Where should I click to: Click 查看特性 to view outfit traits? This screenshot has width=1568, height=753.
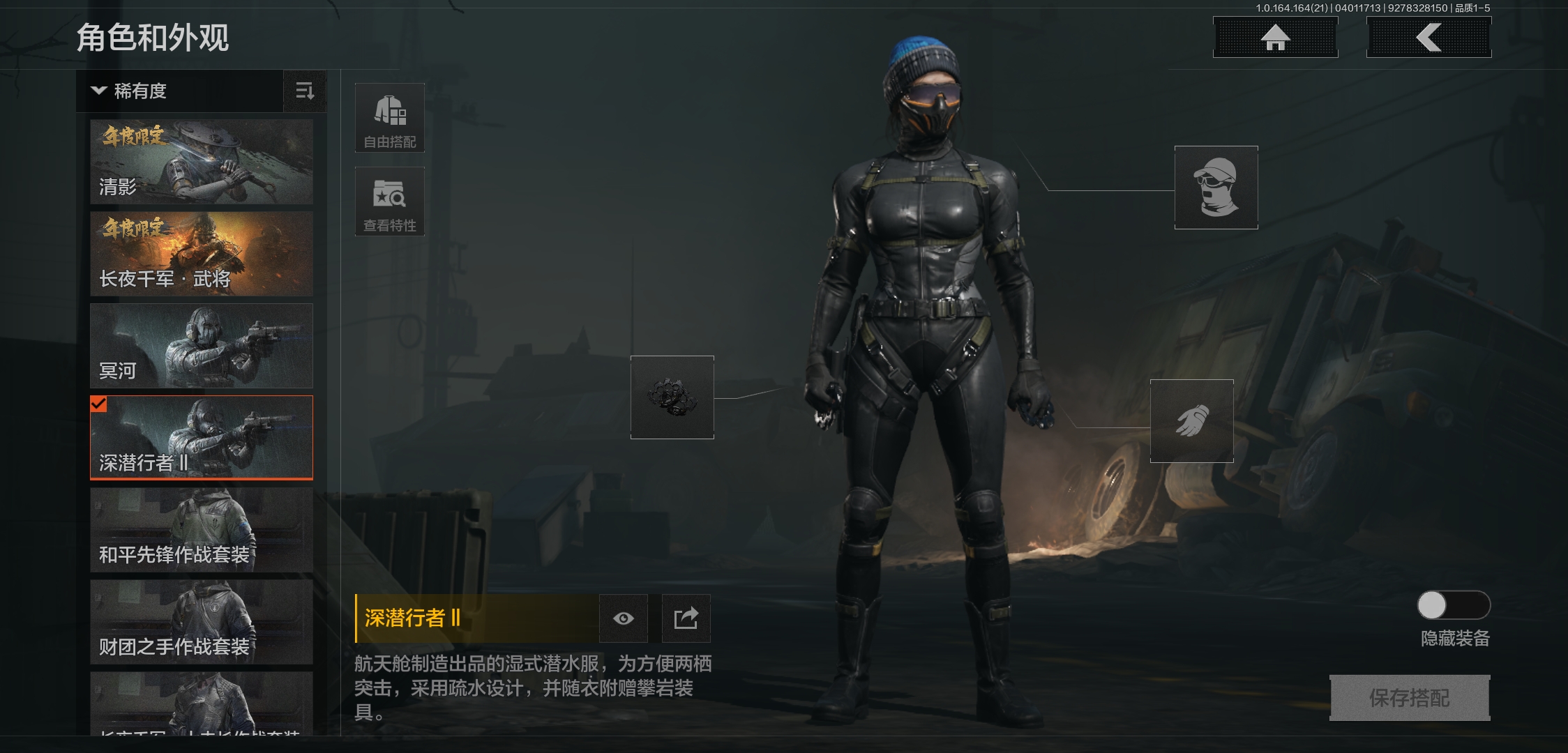390,201
